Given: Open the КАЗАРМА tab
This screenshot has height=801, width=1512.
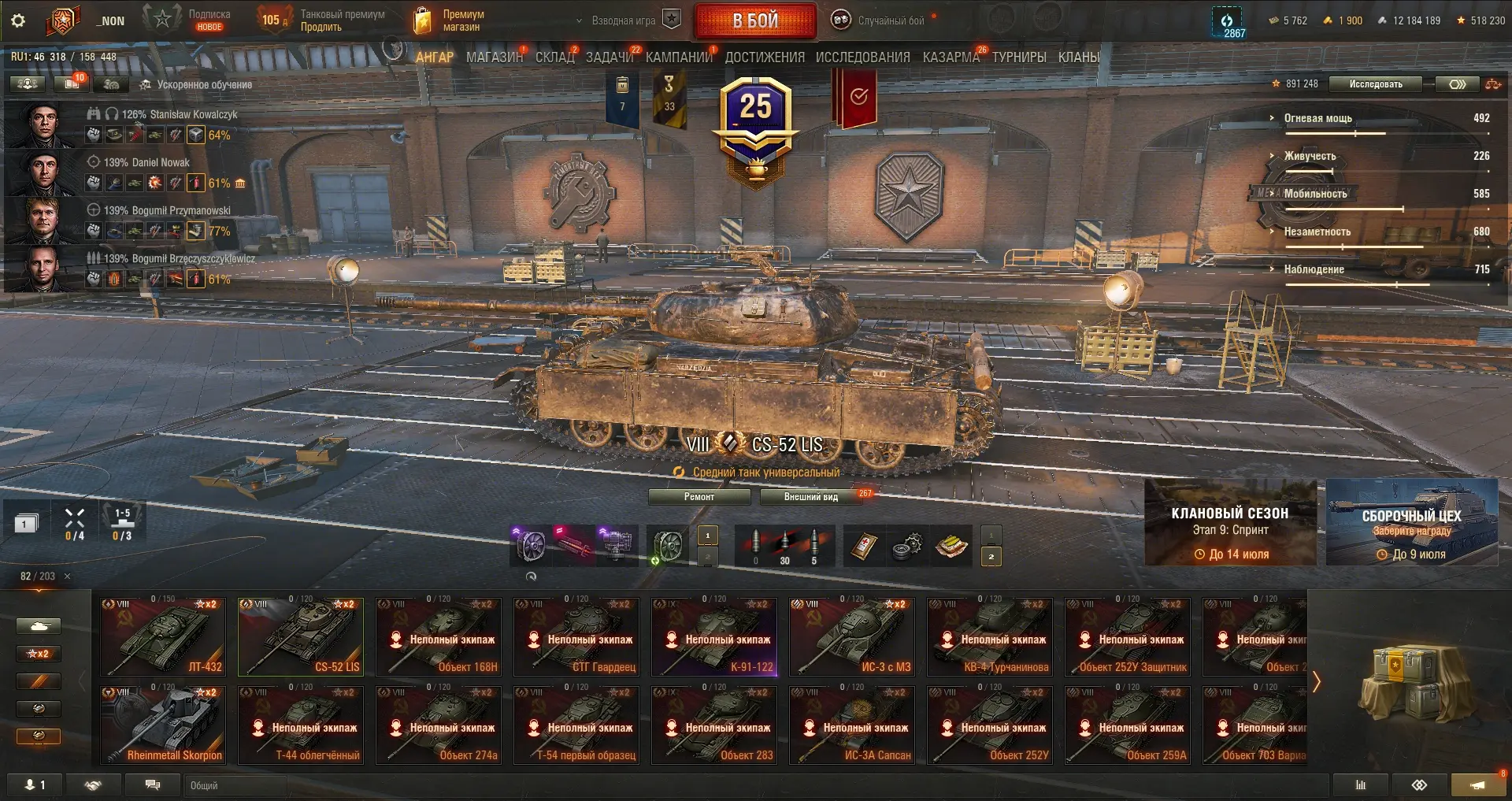Looking at the screenshot, I should pyautogui.click(x=951, y=57).
